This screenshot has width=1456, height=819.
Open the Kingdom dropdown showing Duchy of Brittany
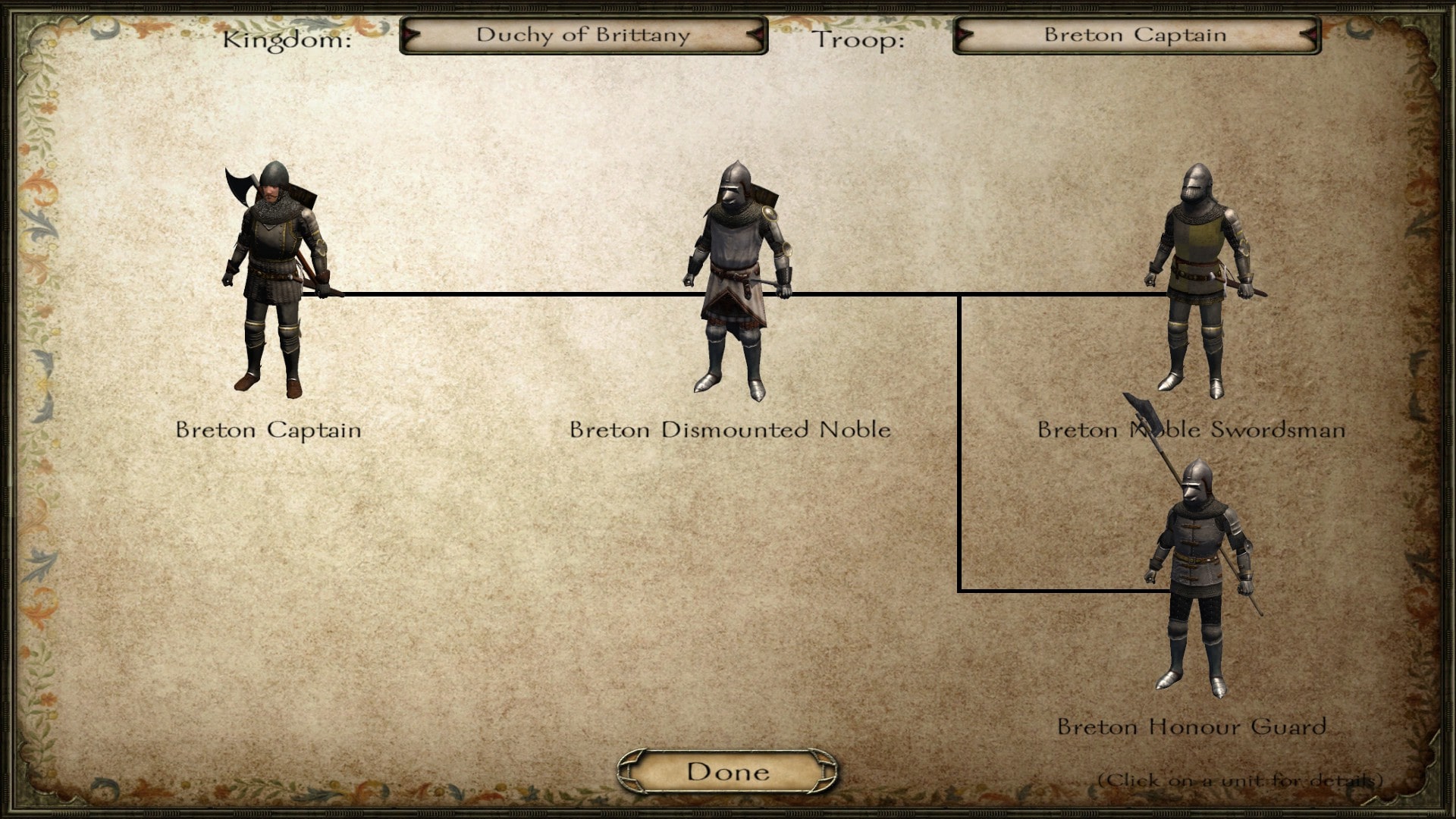coord(583,36)
